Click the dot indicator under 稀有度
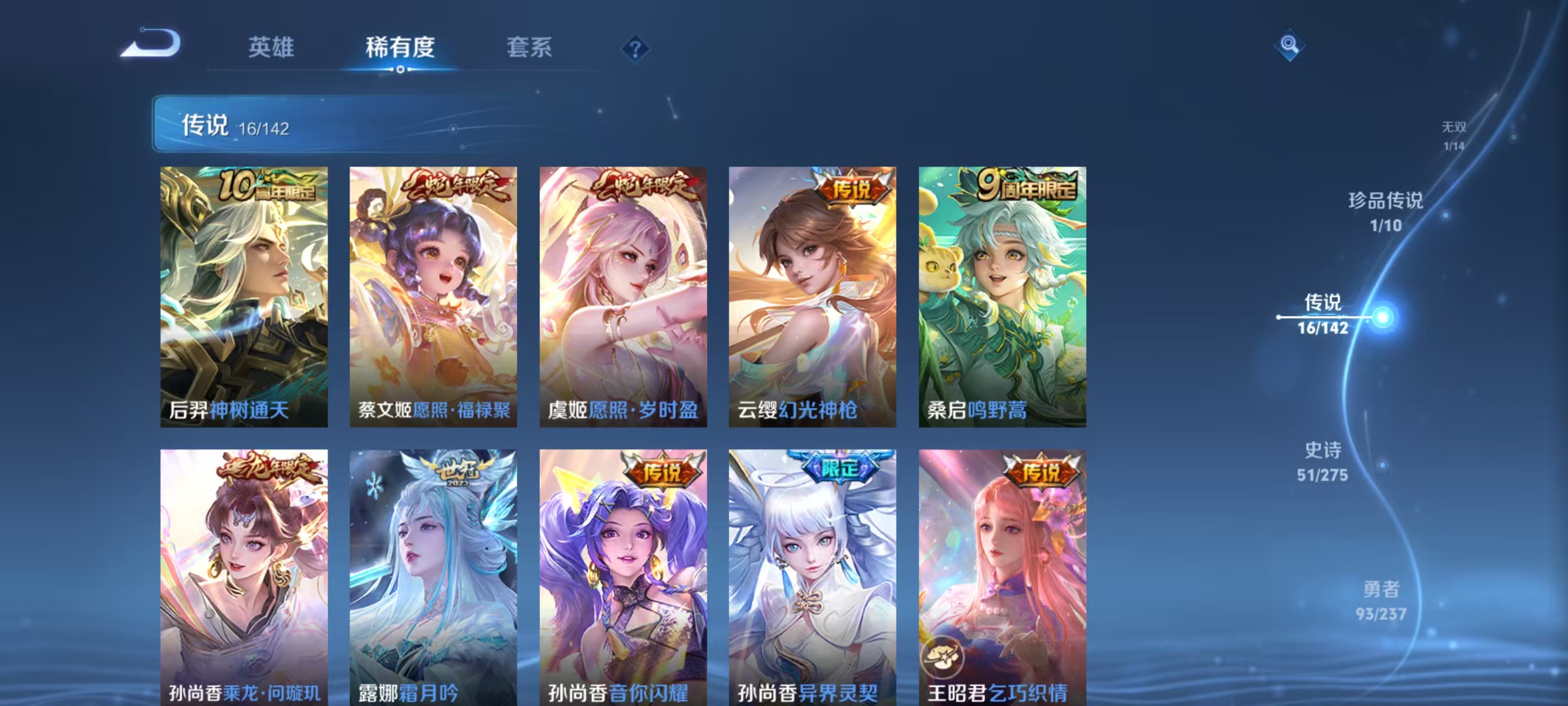This screenshot has width=1568, height=706. click(400, 70)
